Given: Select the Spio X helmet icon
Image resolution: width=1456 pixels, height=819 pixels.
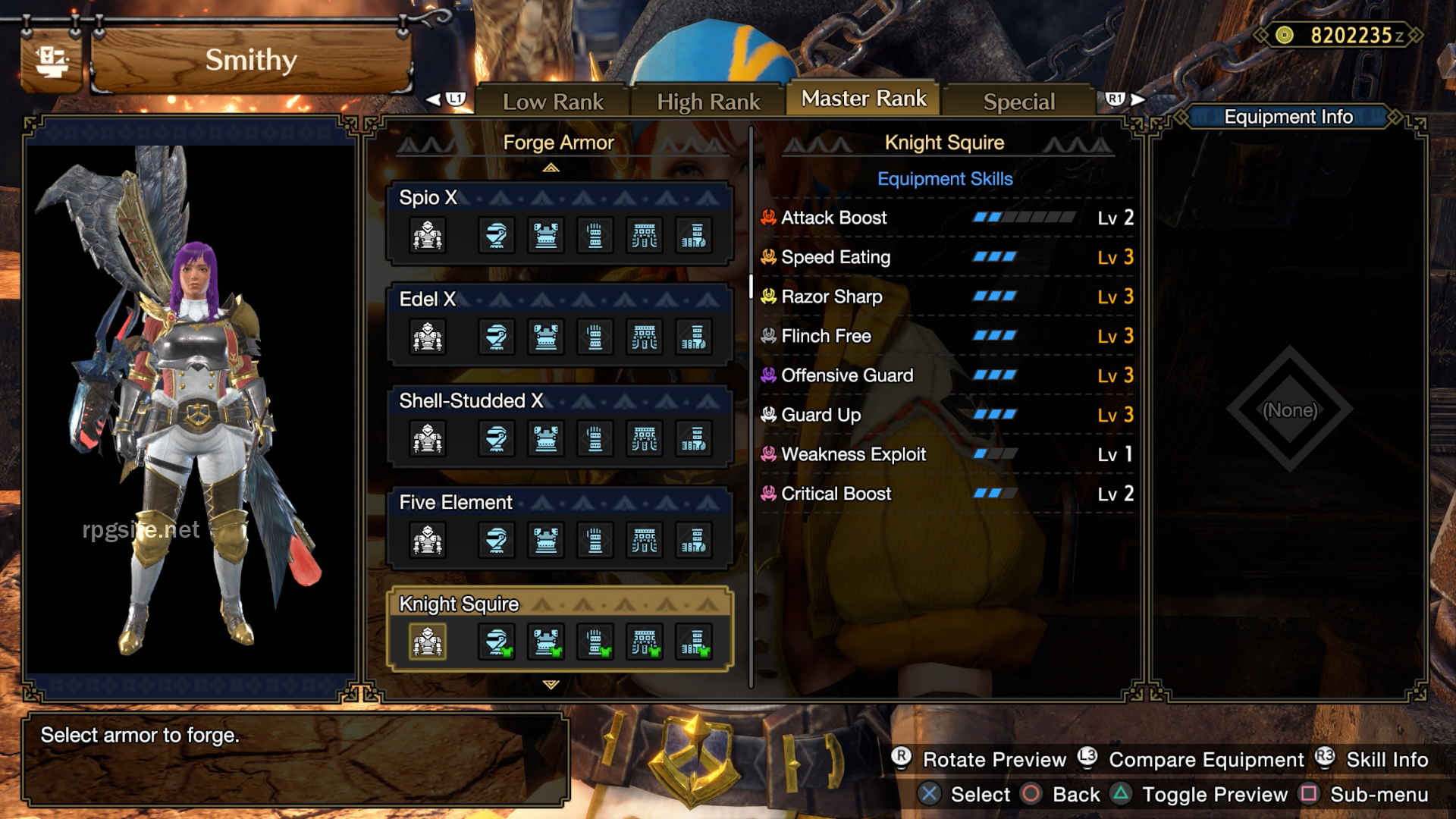Looking at the screenshot, I should click(495, 235).
